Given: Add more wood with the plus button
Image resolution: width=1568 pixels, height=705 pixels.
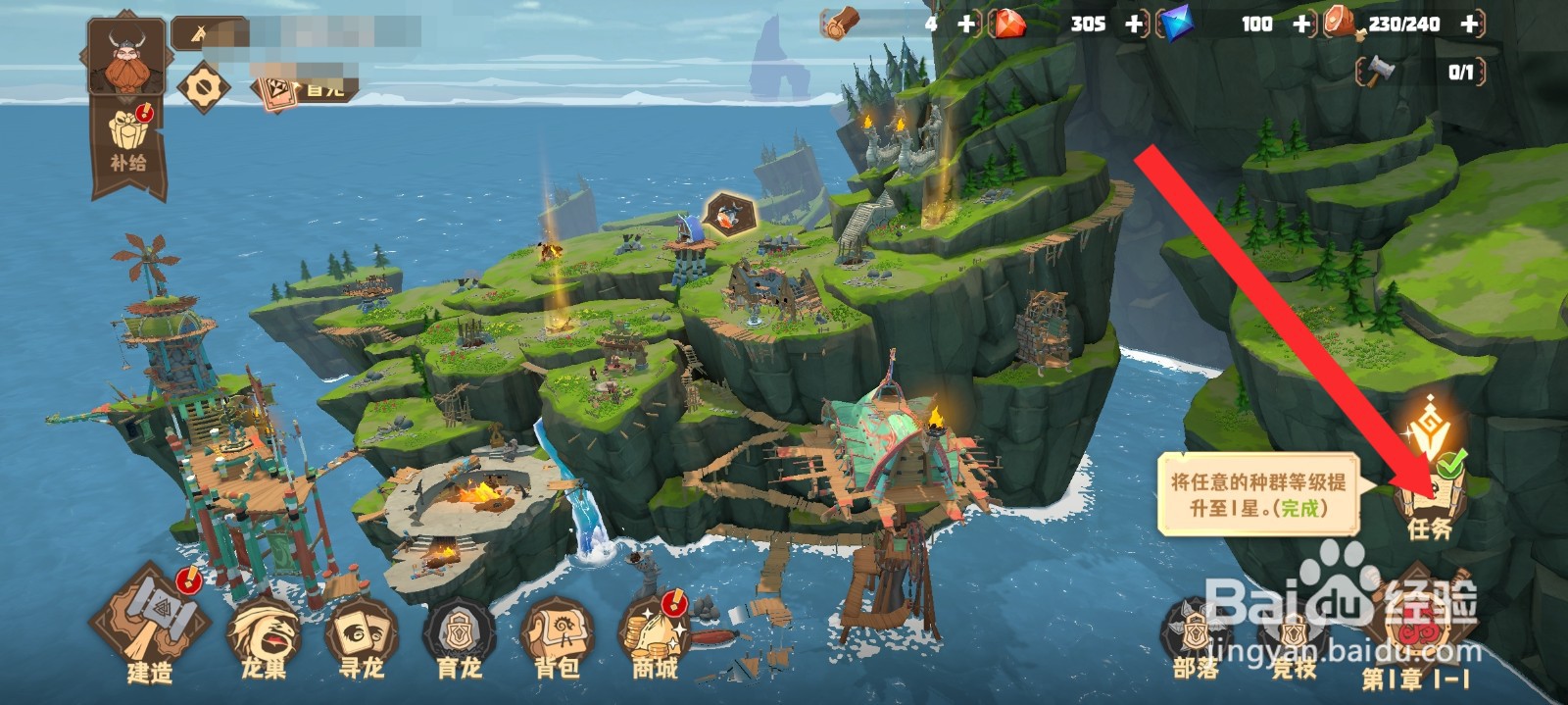Looking at the screenshot, I should [x=966, y=24].
